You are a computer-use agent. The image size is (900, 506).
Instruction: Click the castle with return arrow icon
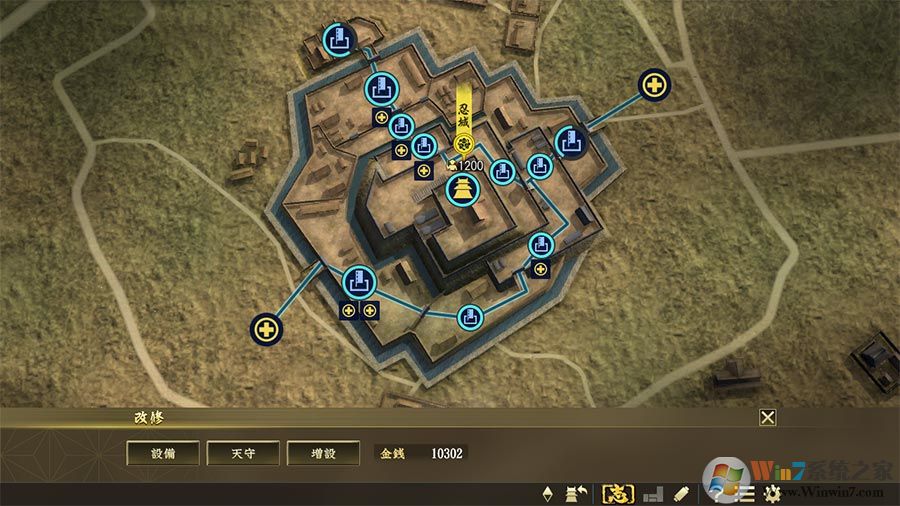click(x=576, y=493)
